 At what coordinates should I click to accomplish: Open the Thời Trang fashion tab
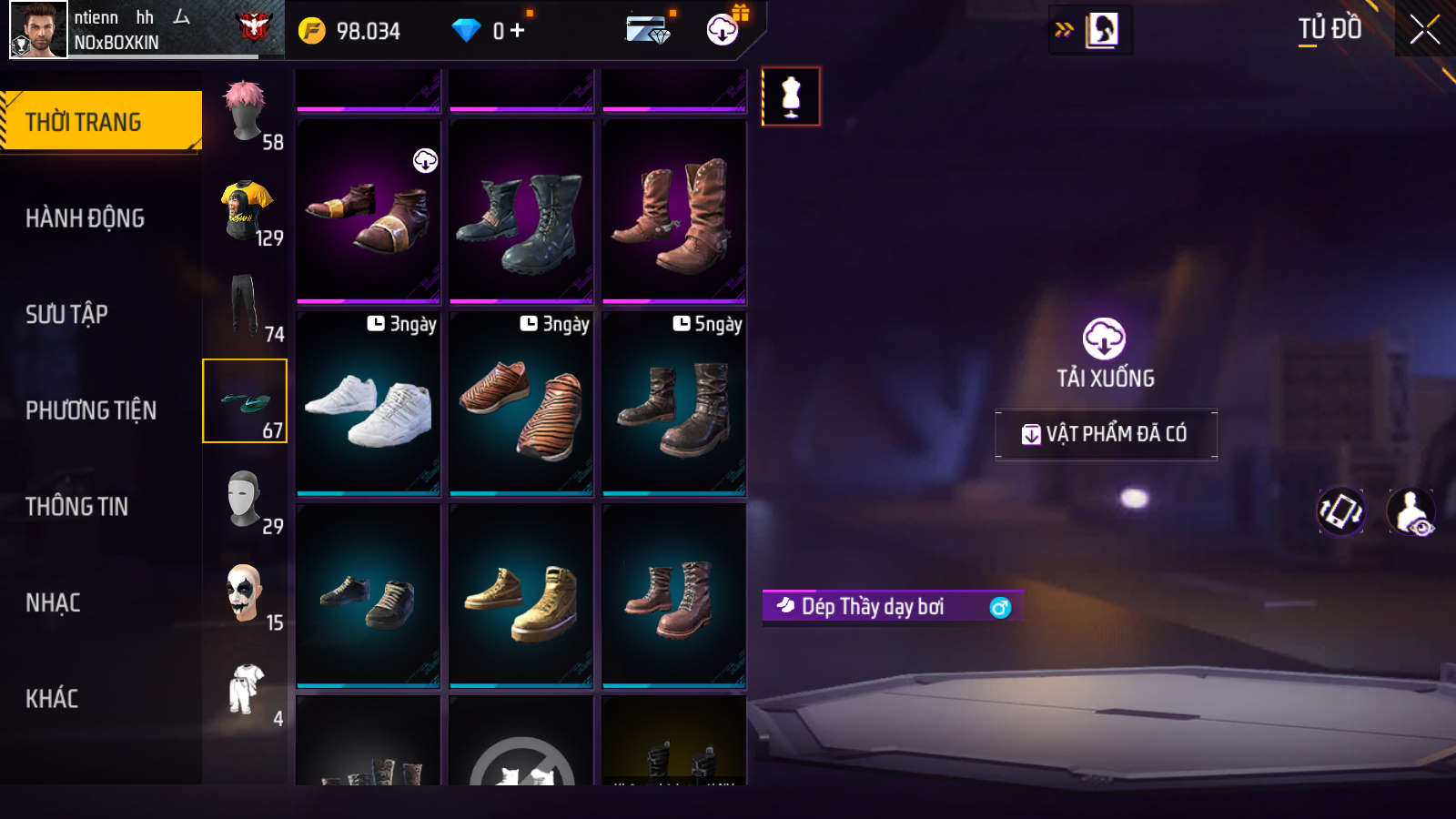pyautogui.click(x=100, y=121)
